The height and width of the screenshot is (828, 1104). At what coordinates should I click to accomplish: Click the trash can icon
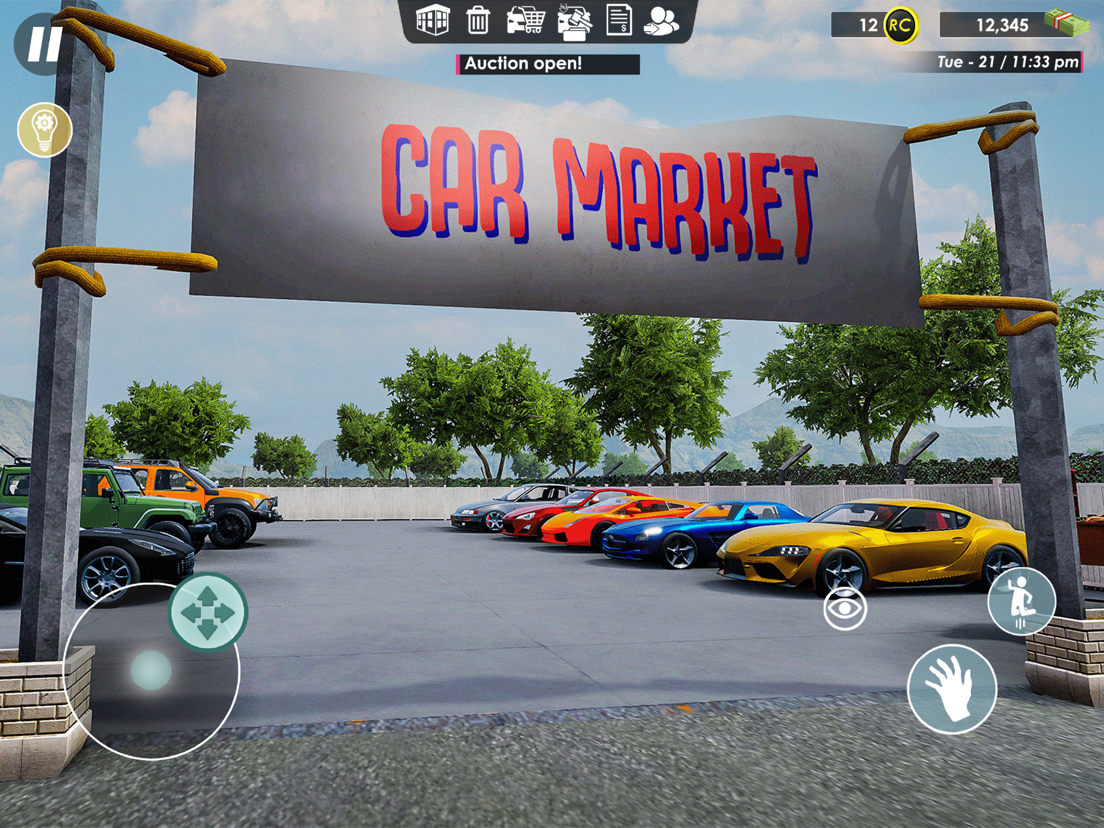pyautogui.click(x=478, y=20)
